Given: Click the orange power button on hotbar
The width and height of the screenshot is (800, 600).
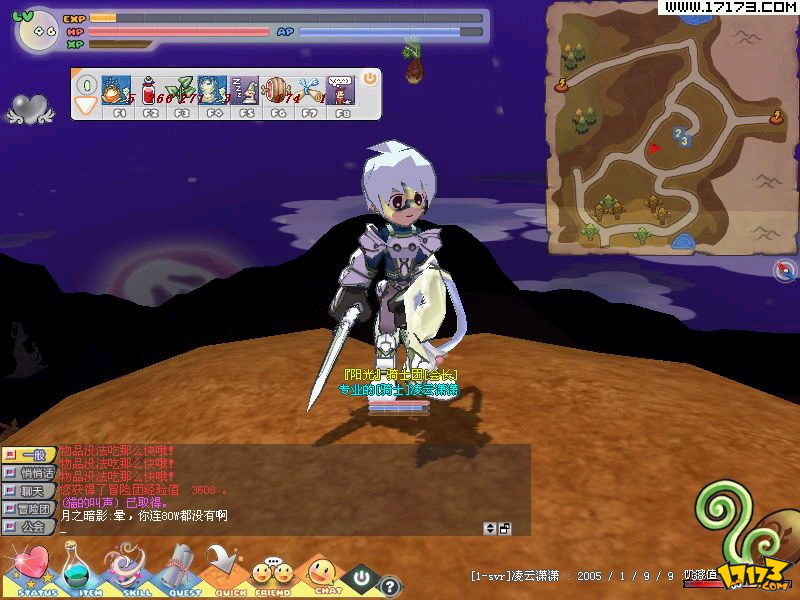Looking at the screenshot, I should click(x=369, y=77).
